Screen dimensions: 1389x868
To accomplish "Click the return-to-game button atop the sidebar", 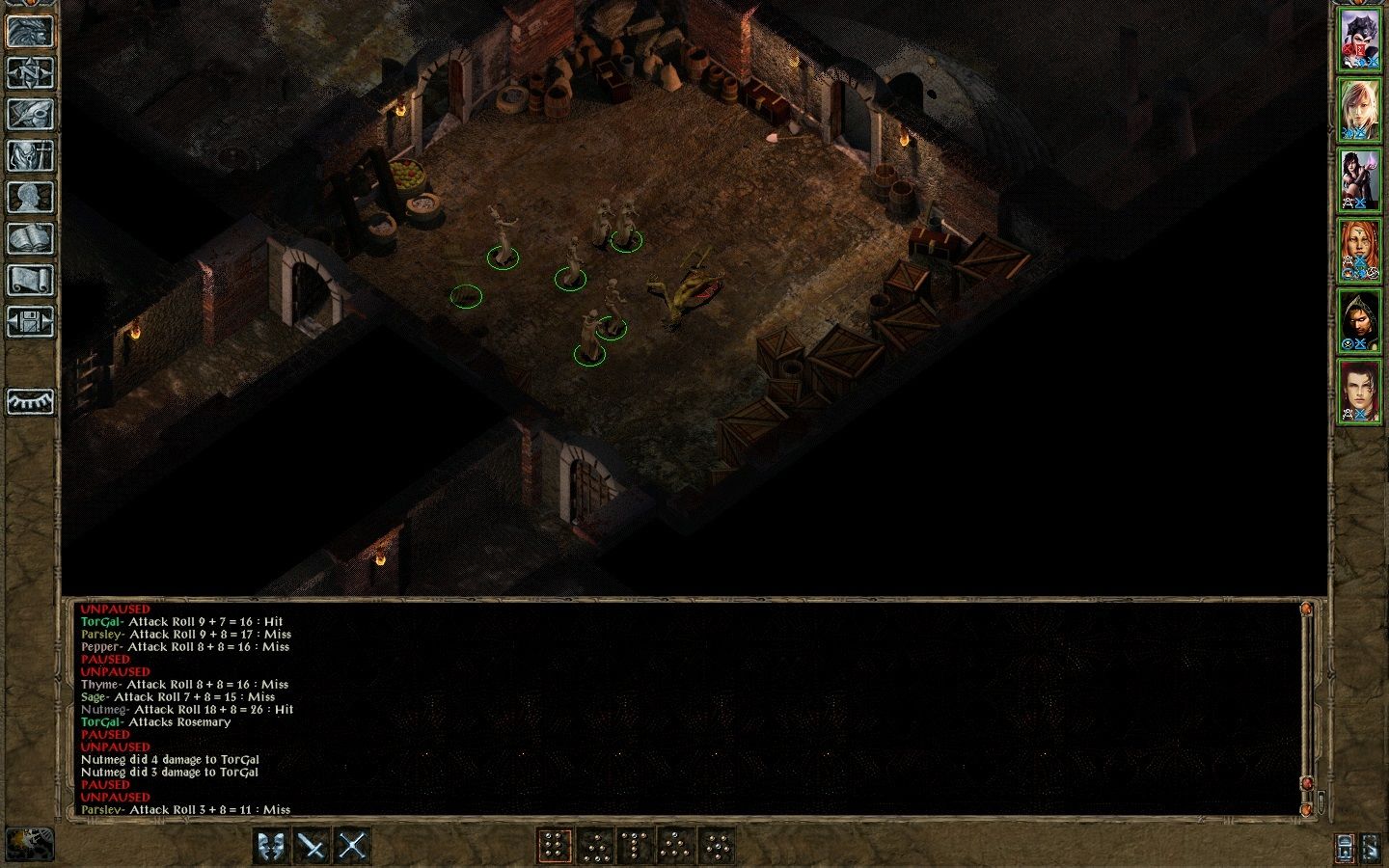I will [x=30, y=31].
